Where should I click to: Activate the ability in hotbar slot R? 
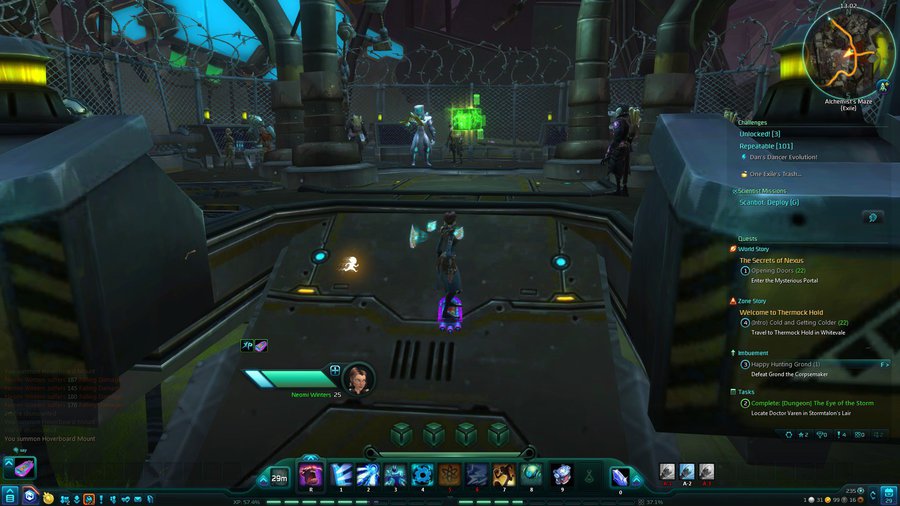(310, 475)
